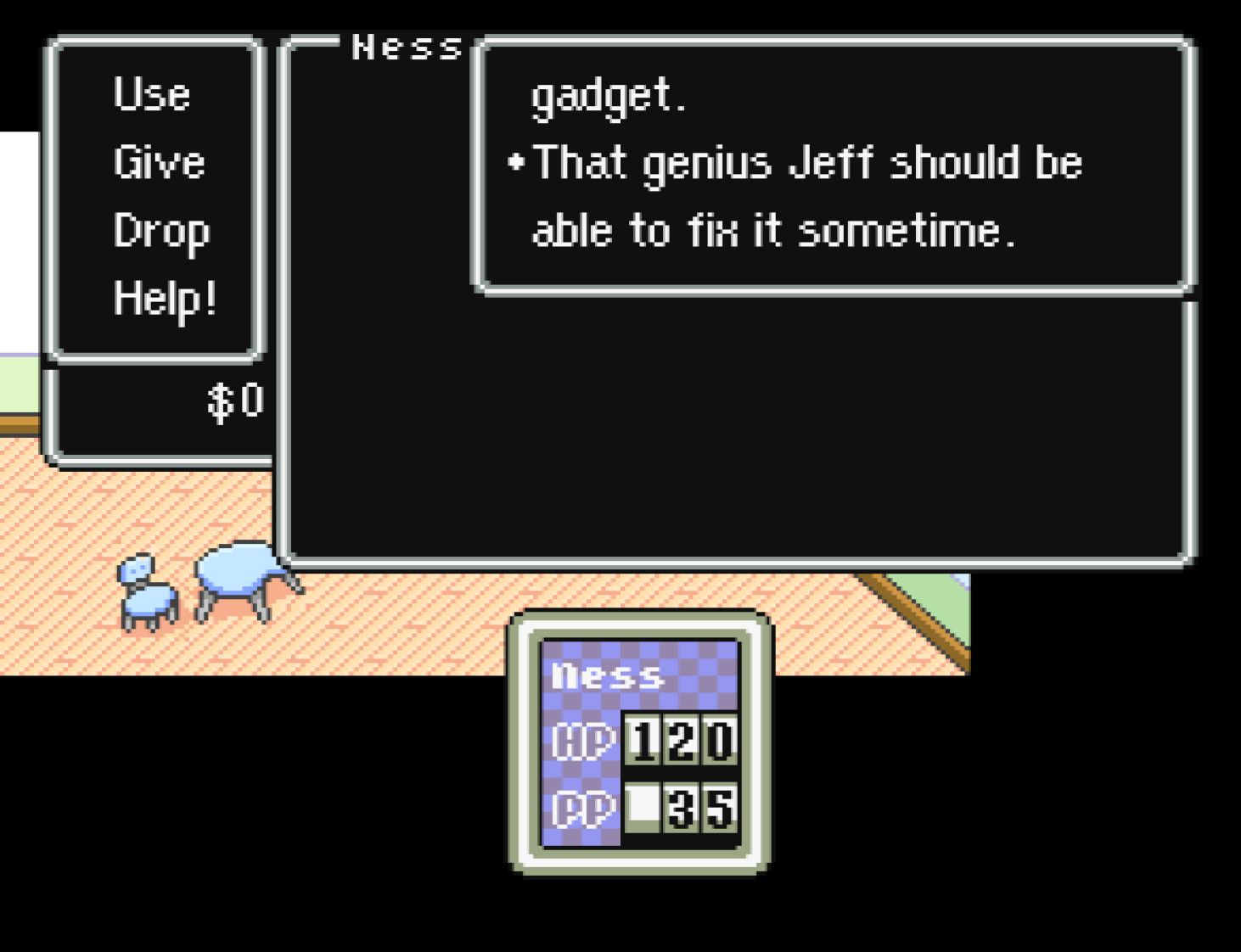Viewport: 1241px width, 952px height.
Task: Click the Ness name label on dialogue window
Action: point(406,46)
